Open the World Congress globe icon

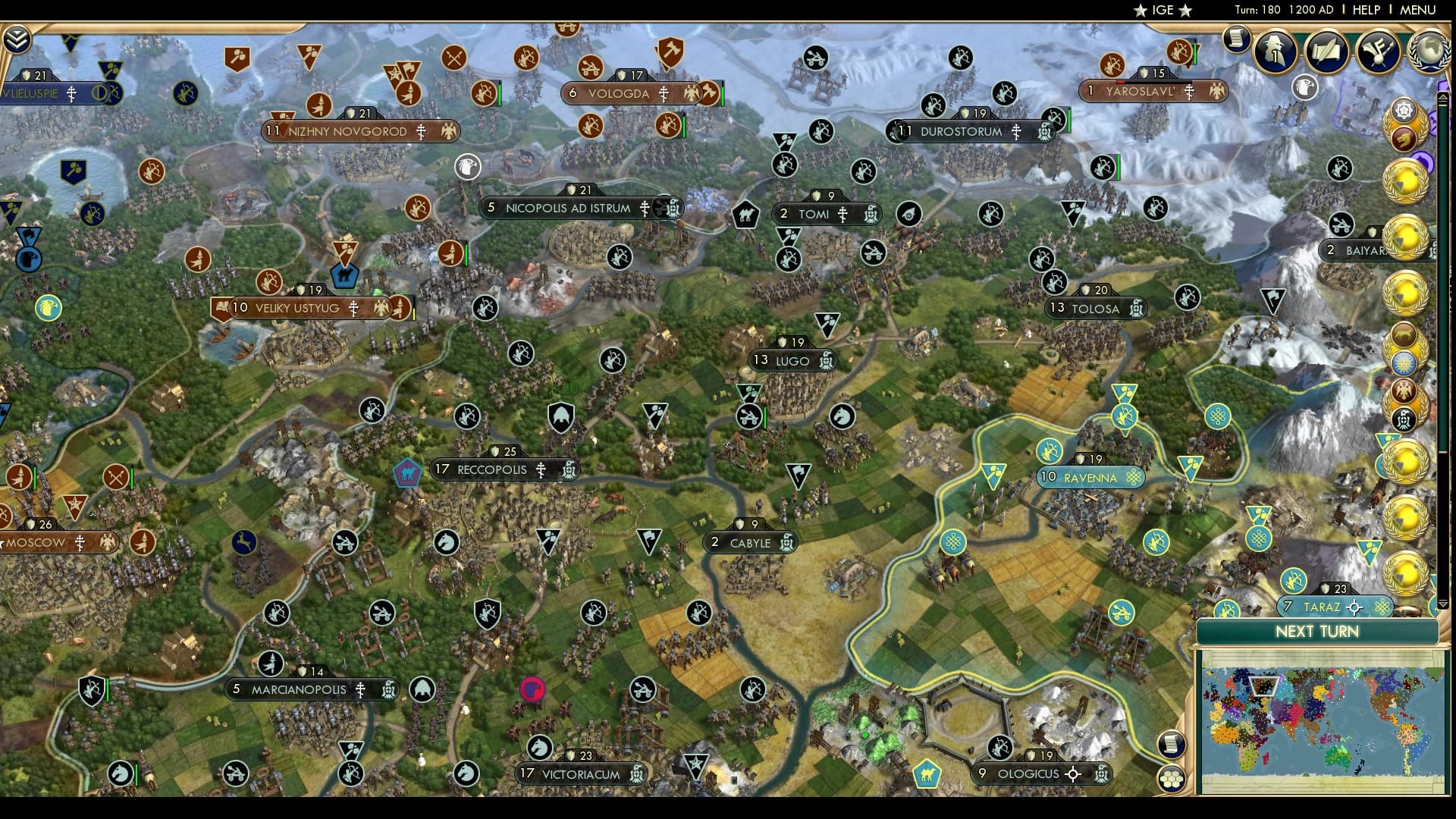pyautogui.click(x=1430, y=50)
